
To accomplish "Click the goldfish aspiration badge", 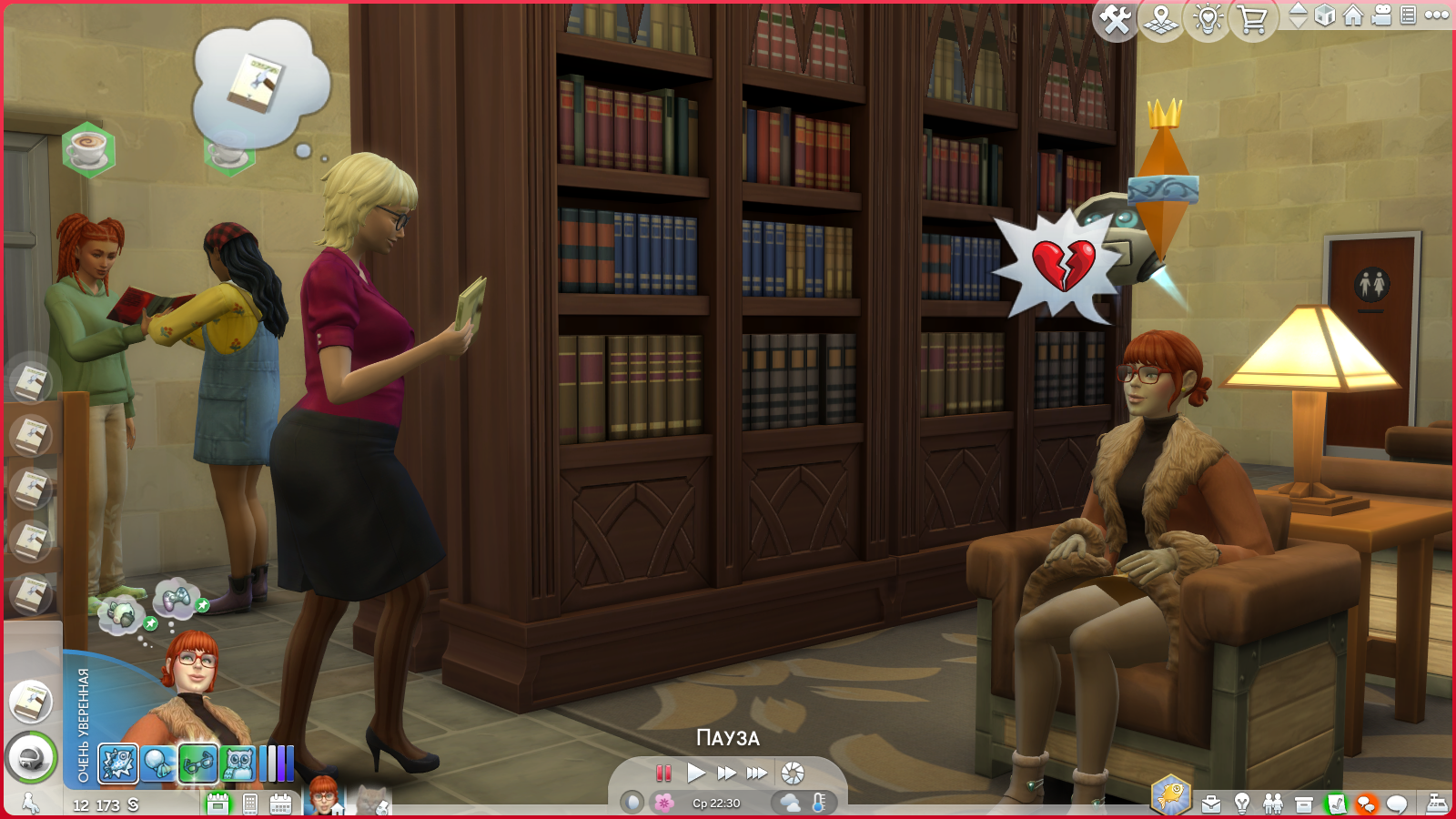I will click(1170, 794).
